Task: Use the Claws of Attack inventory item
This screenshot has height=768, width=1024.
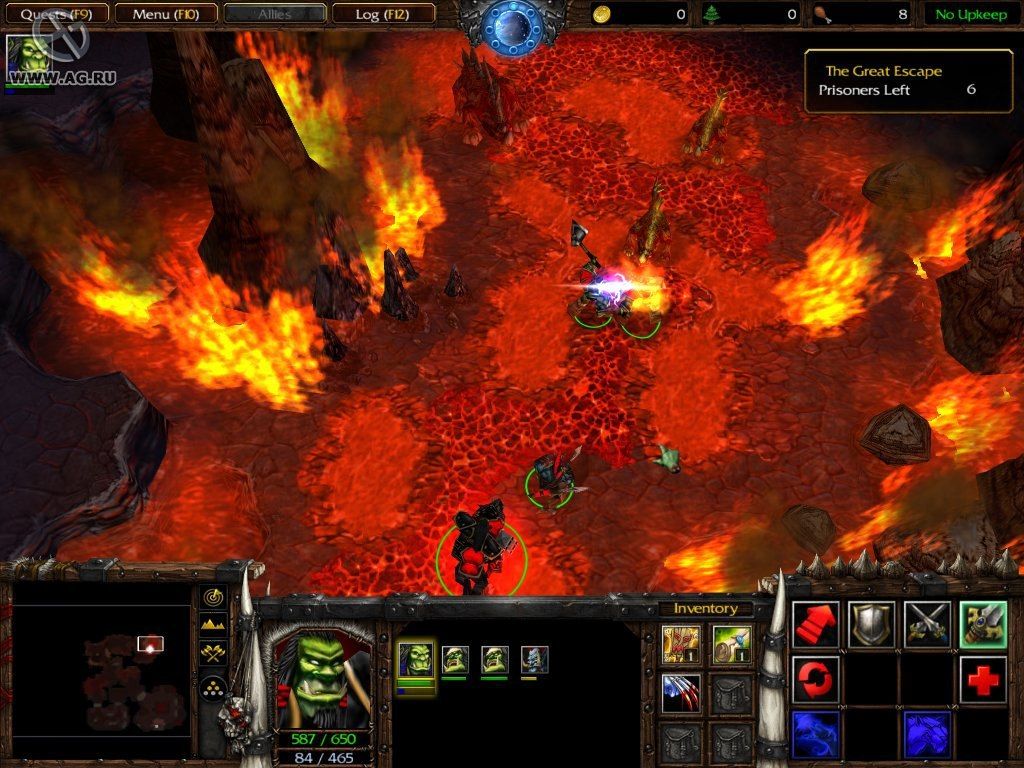Action: click(x=681, y=693)
